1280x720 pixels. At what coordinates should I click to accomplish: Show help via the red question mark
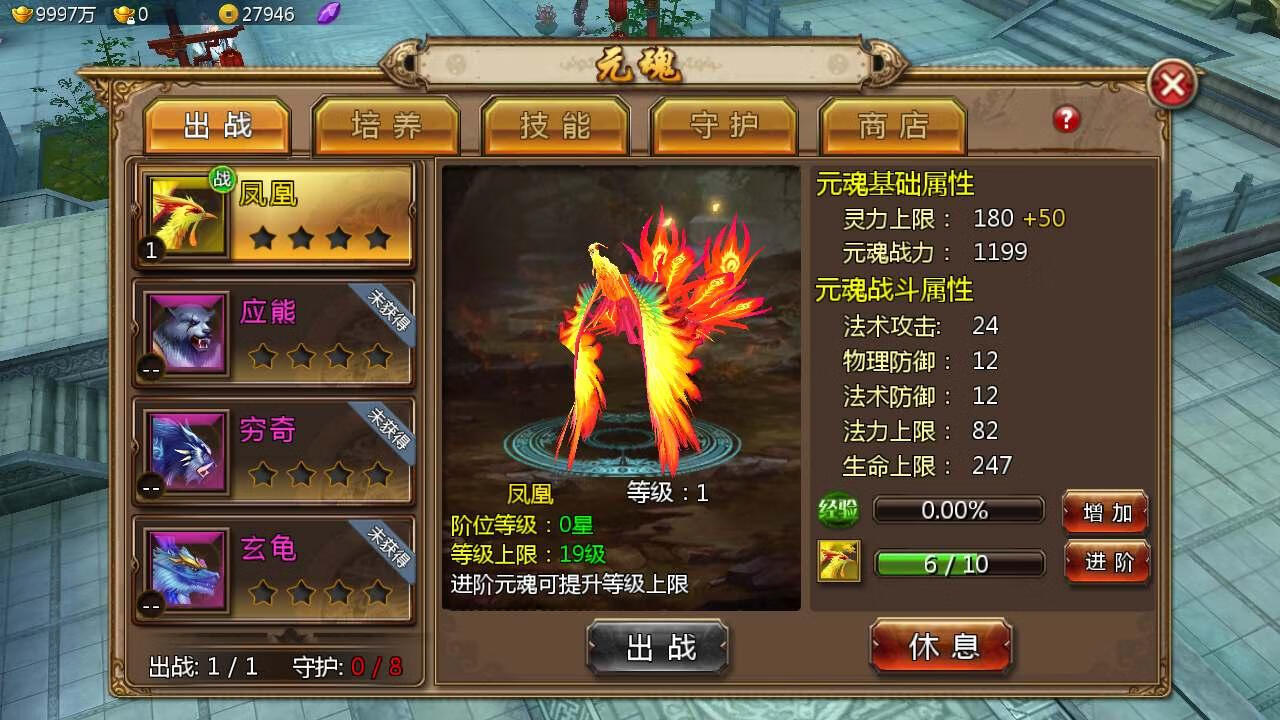(x=1066, y=120)
